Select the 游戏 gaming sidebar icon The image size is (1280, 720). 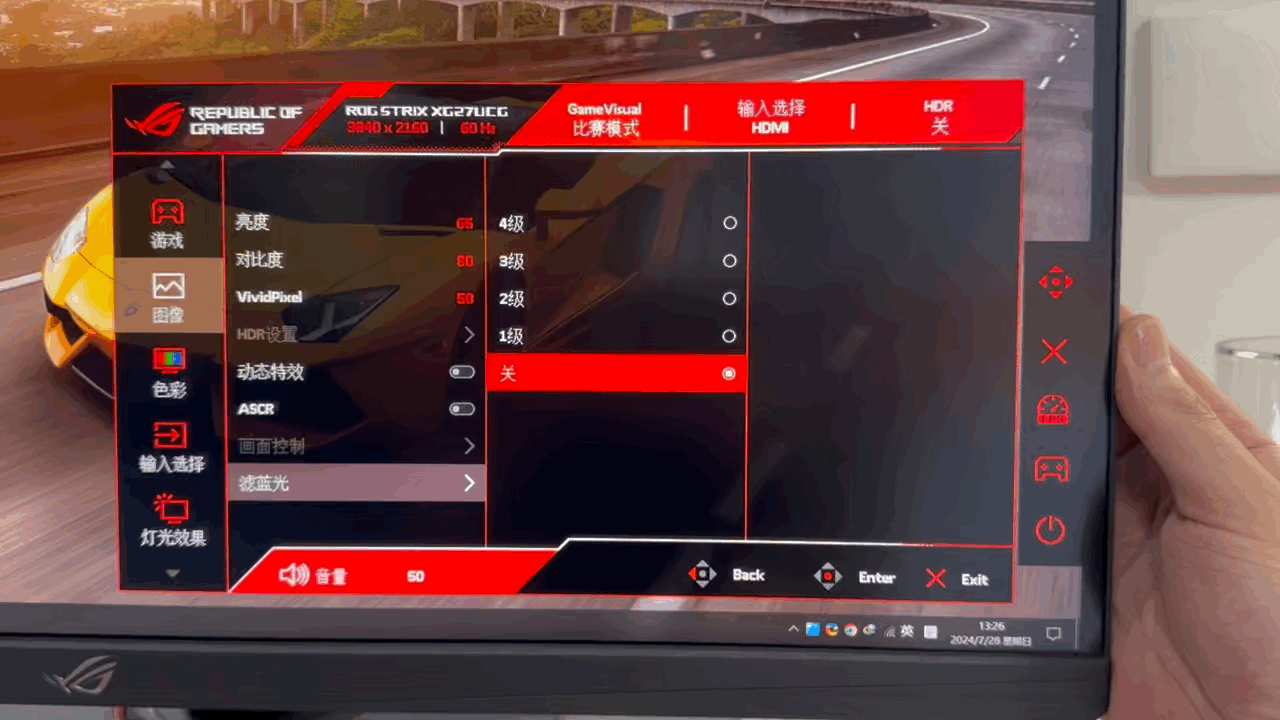(167, 222)
